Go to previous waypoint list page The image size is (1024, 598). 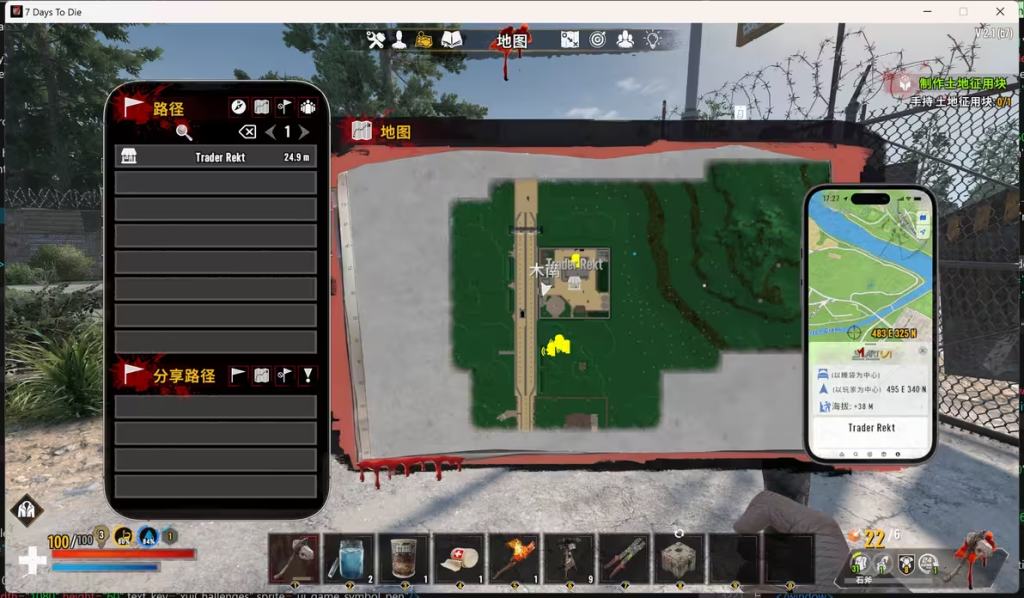click(270, 132)
